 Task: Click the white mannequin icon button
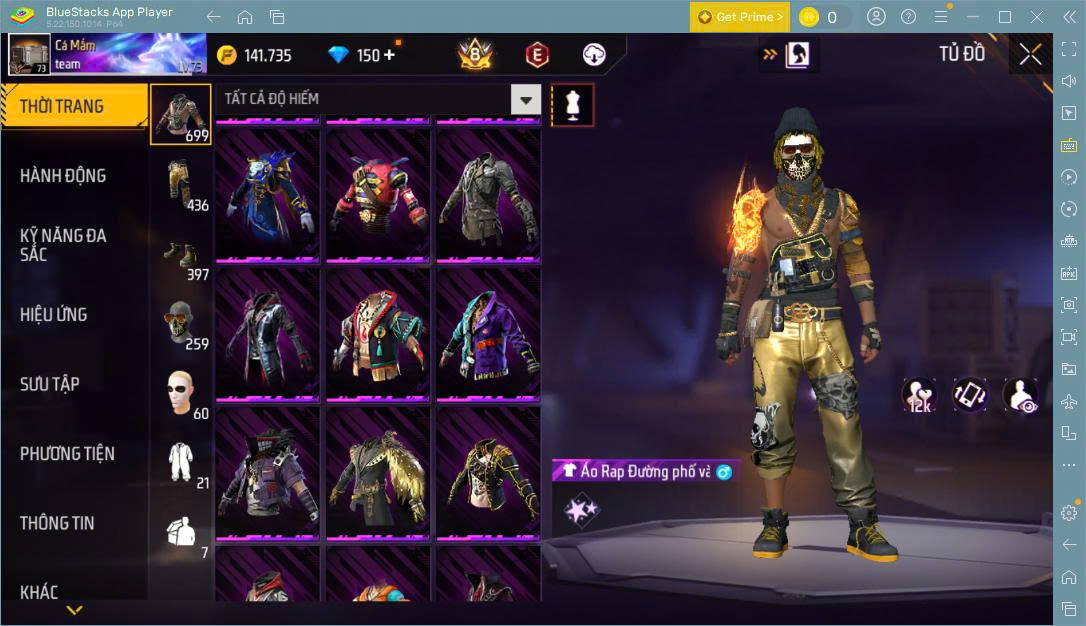click(573, 104)
